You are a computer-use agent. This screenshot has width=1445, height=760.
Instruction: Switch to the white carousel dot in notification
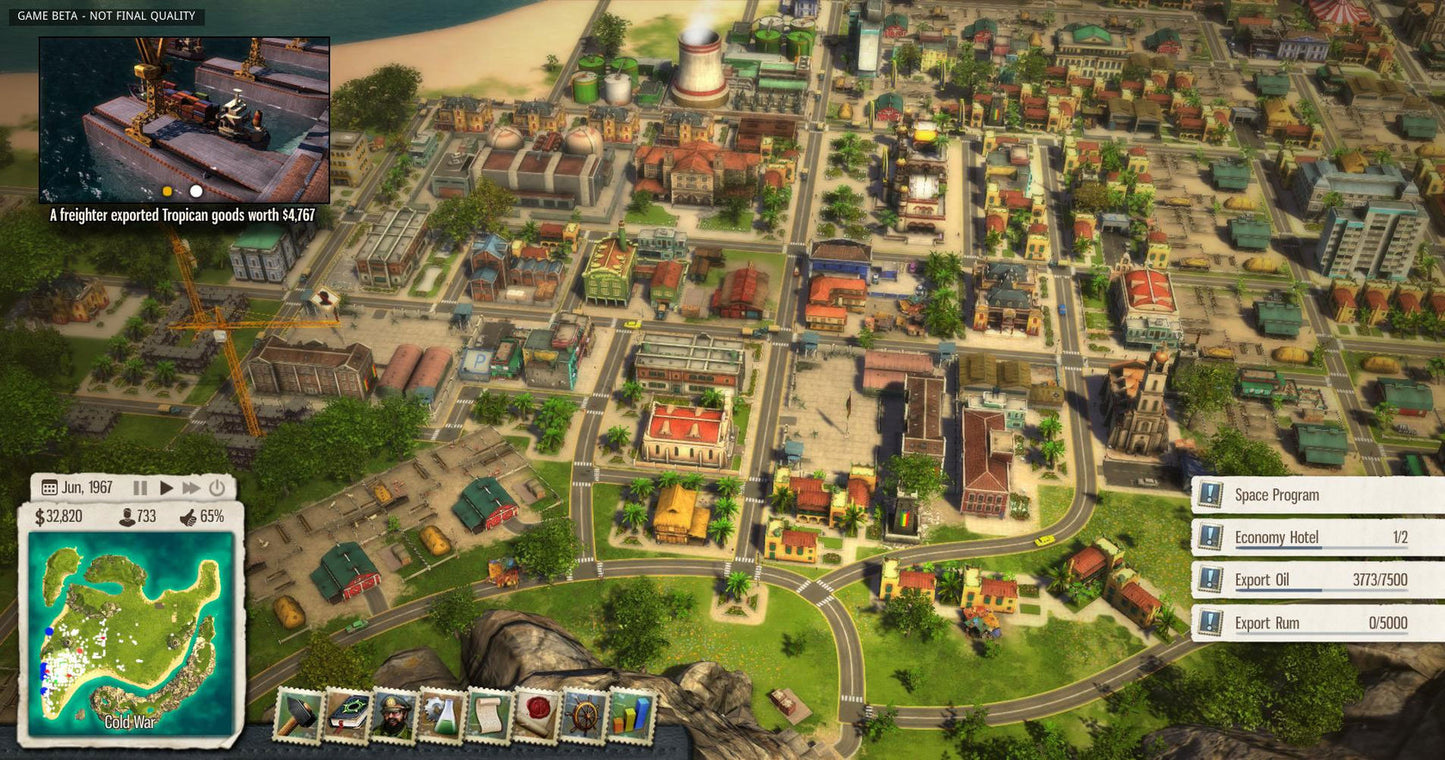194,190
